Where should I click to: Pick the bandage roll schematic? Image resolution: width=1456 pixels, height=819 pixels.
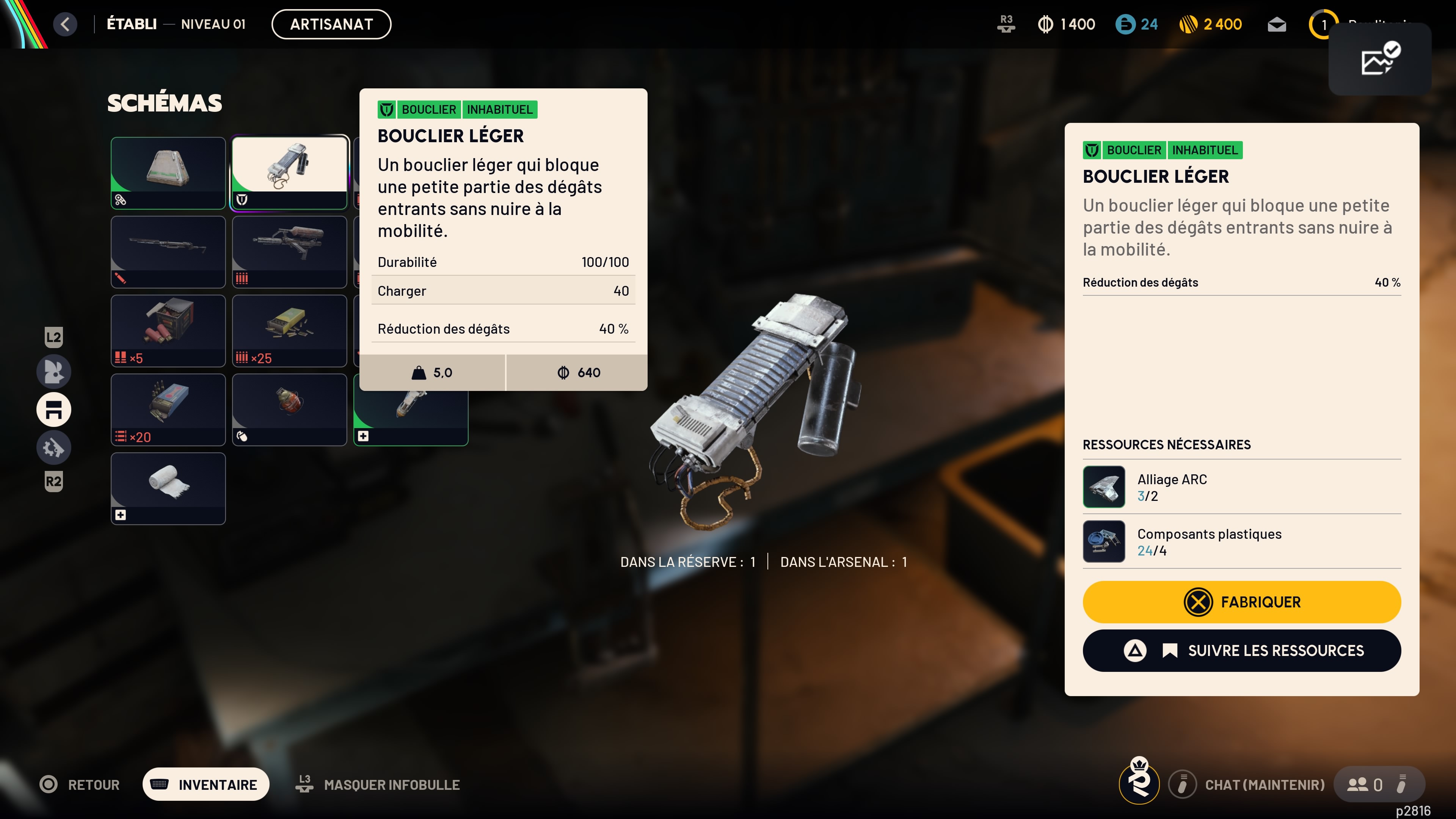pyautogui.click(x=168, y=488)
